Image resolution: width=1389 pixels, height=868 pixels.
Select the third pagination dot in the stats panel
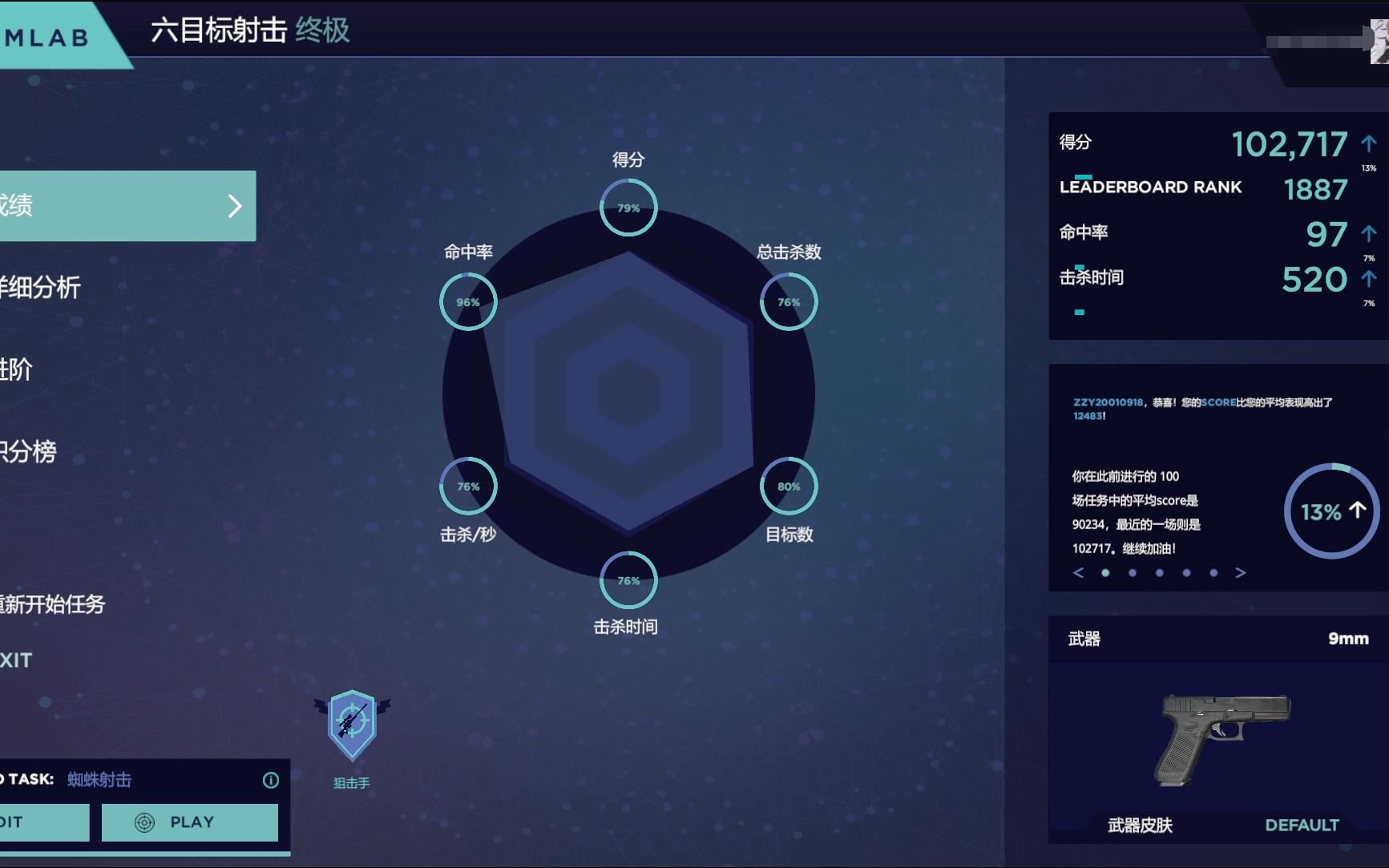pos(1159,573)
